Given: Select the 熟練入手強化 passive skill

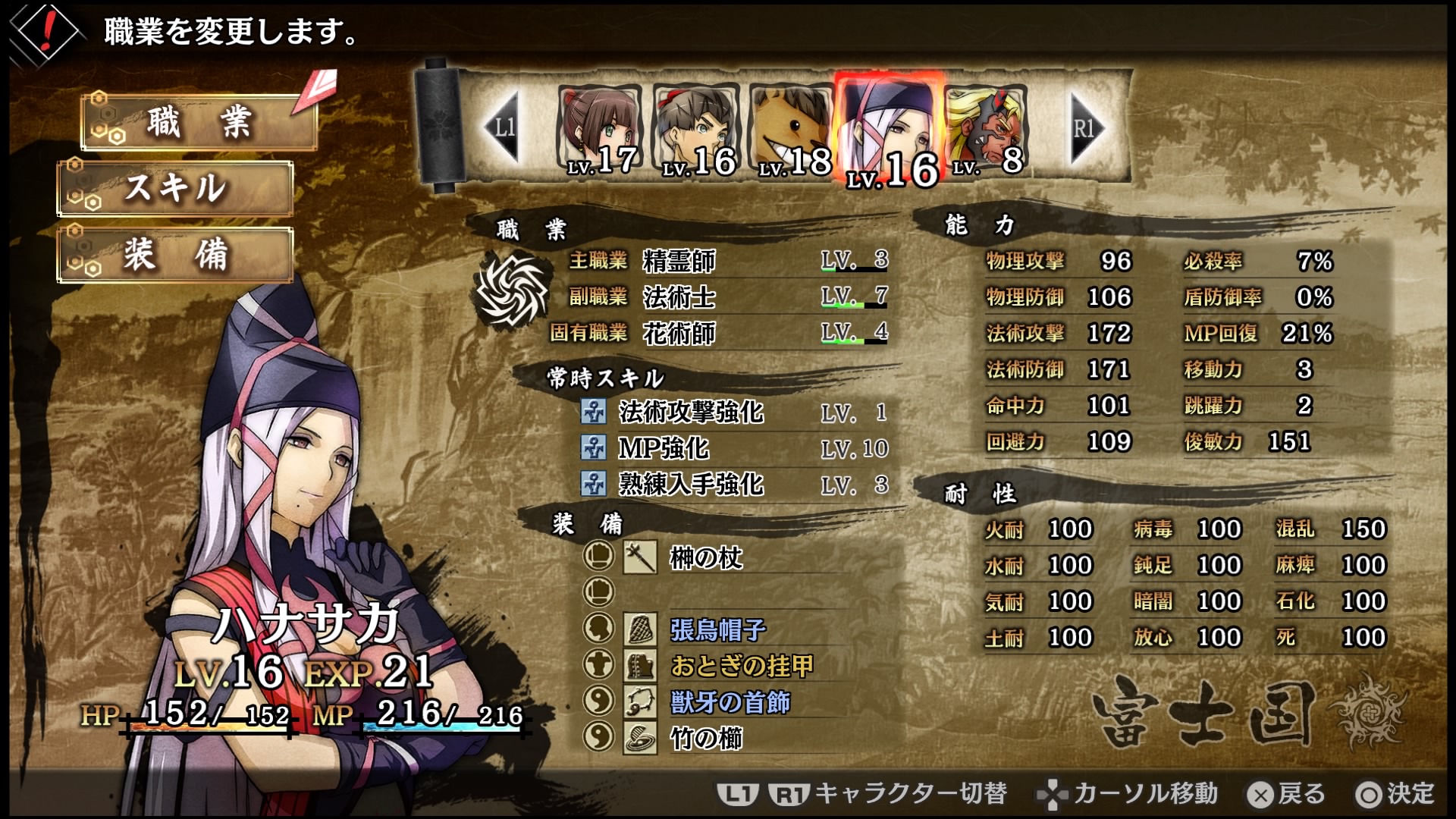Looking at the screenshot, I should click(x=690, y=484).
